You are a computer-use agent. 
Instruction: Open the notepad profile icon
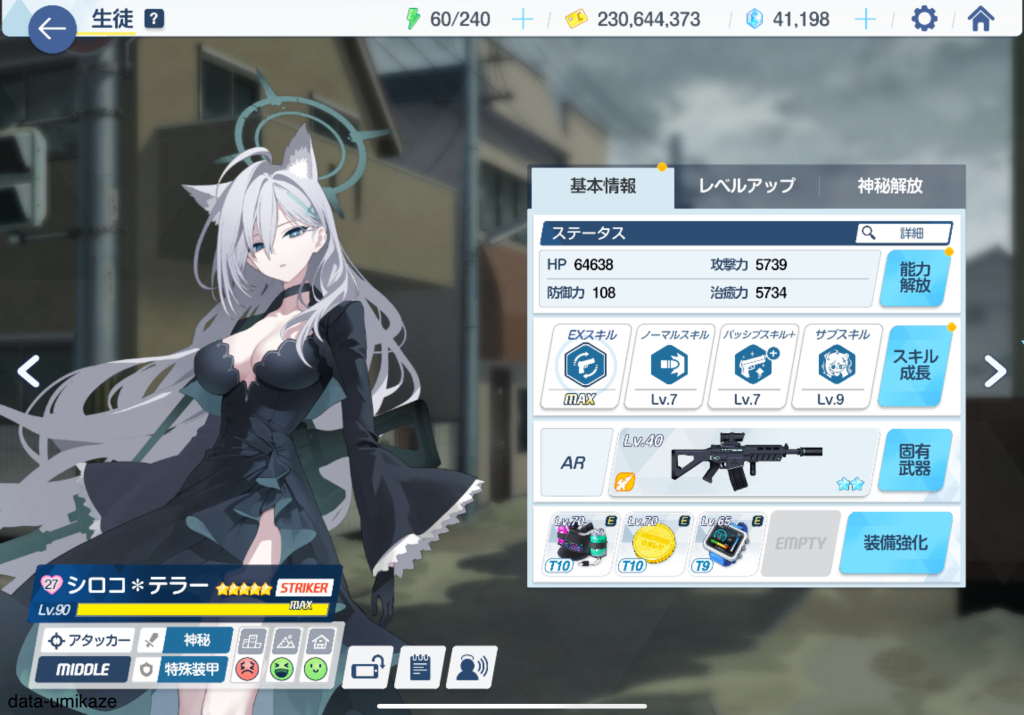point(419,667)
